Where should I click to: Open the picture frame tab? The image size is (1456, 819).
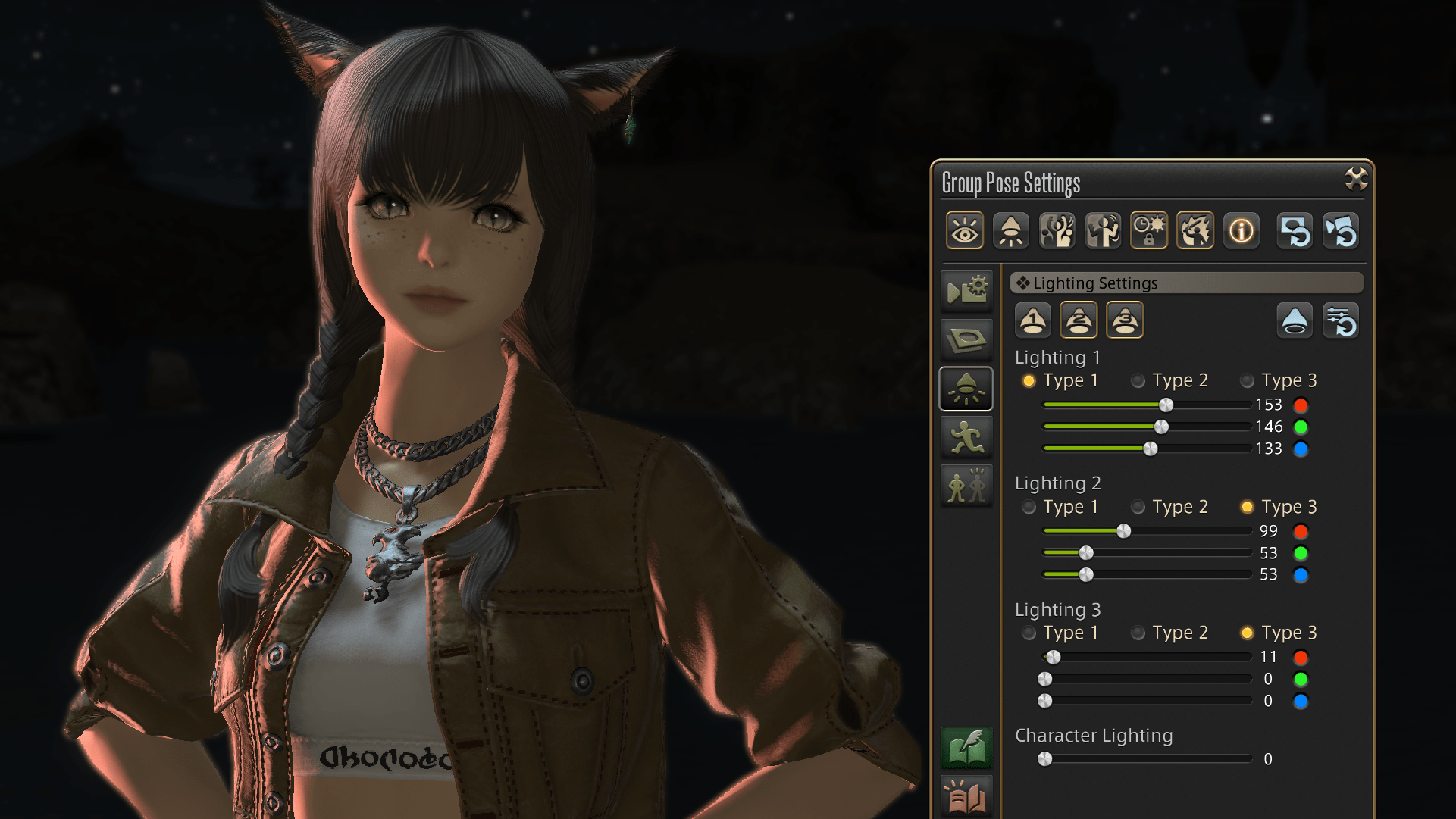966,339
